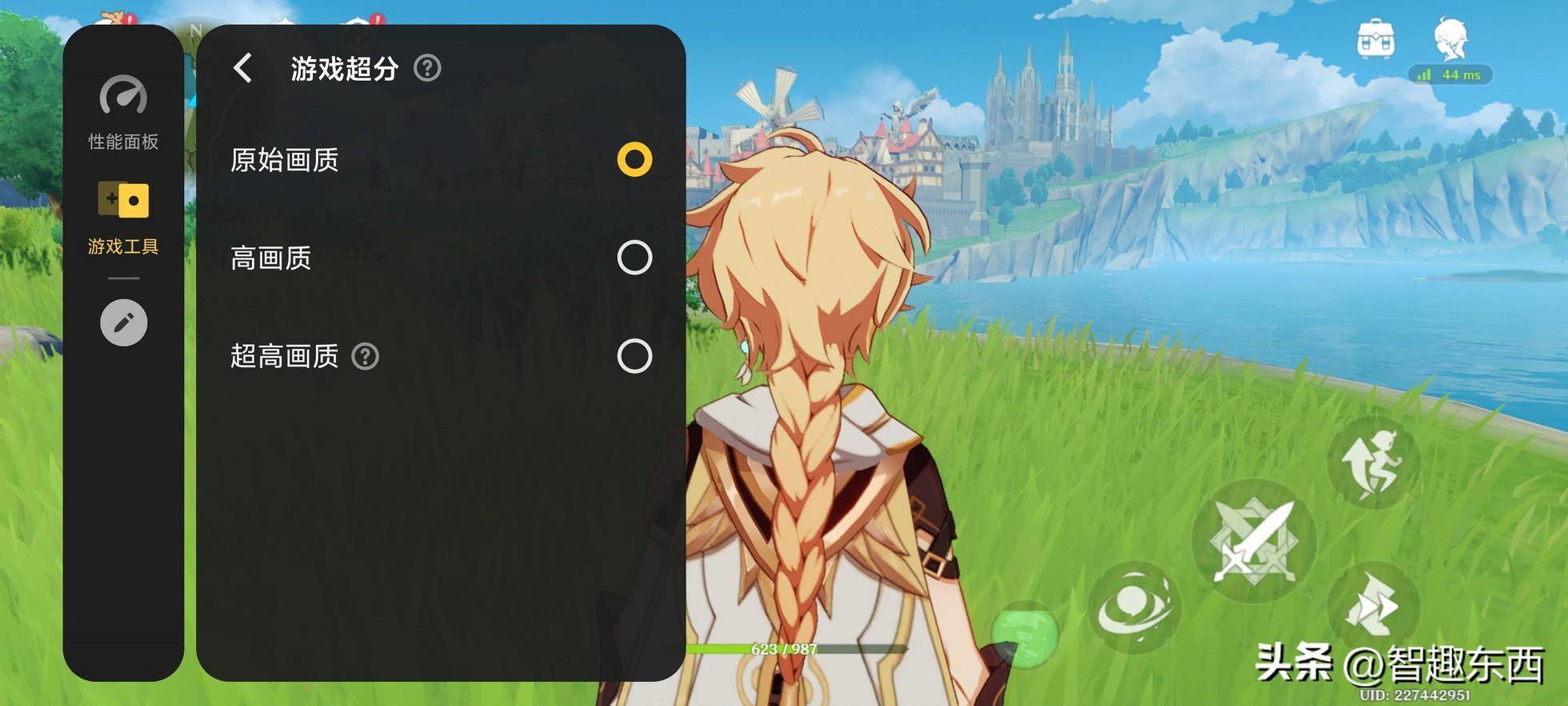This screenshot has width=1568, height=706.
Task: Open the backpack inventory icon
Action: [1376, 38]
